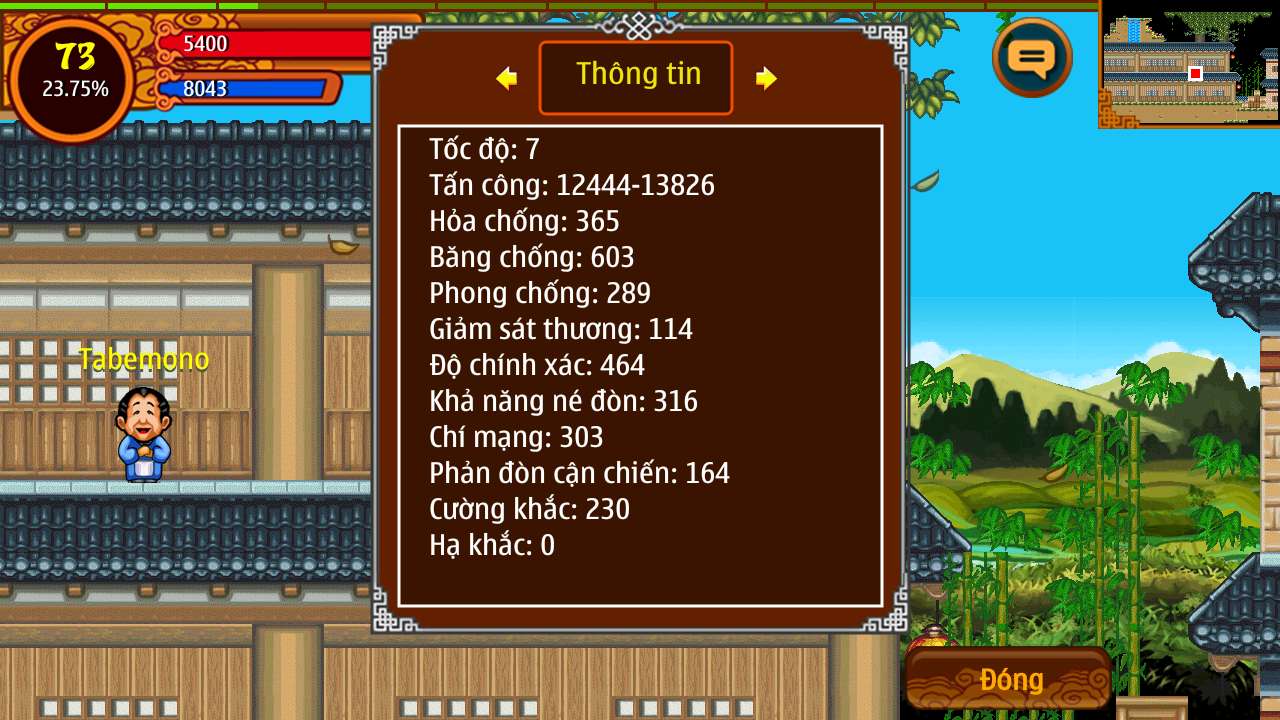The image size is (1280, 720).
Task: Go to next page with right yellow arrow
Action: 766,78
